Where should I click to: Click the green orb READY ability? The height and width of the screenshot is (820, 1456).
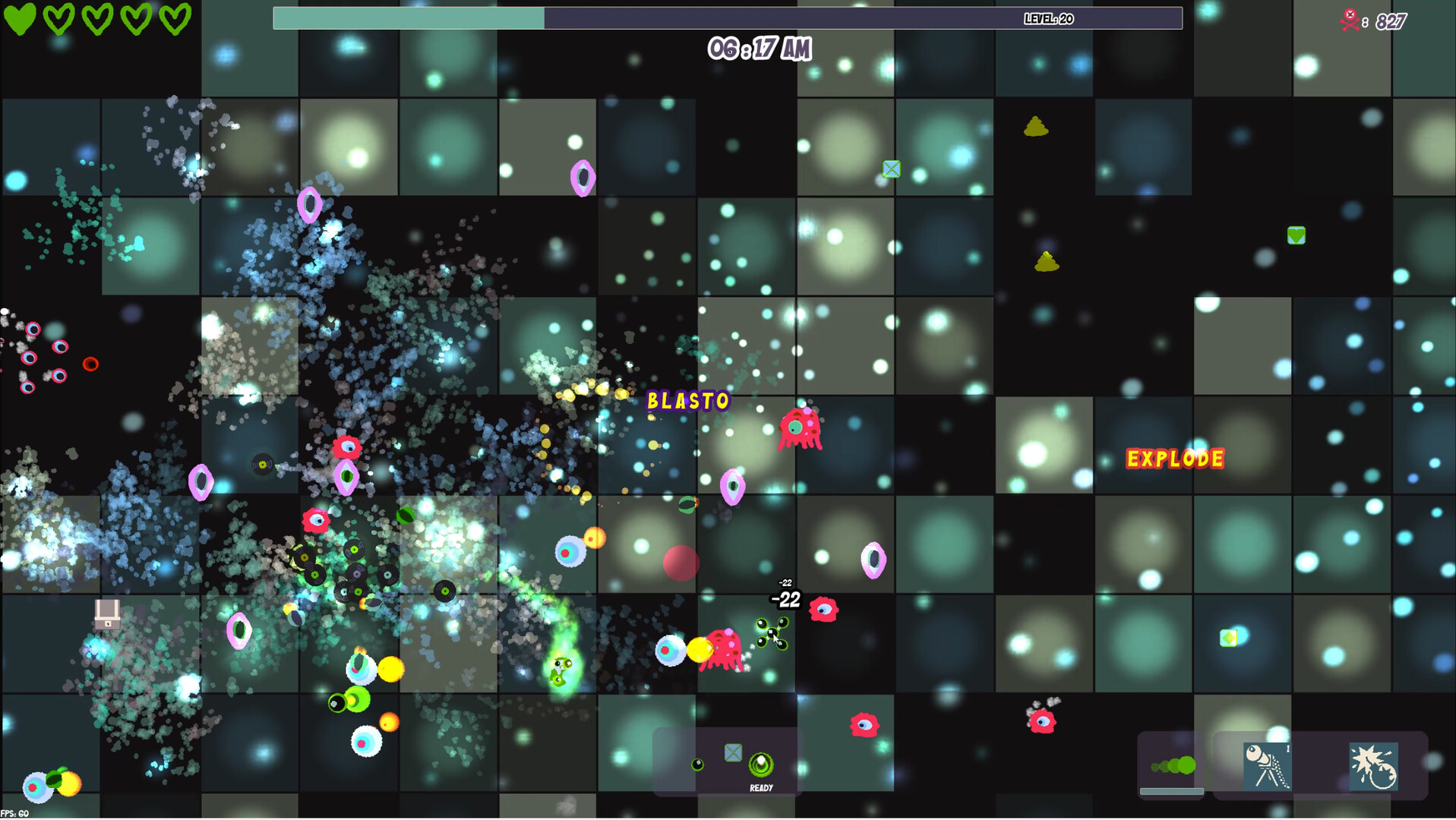pyautogui.click(x=761, y=765)
